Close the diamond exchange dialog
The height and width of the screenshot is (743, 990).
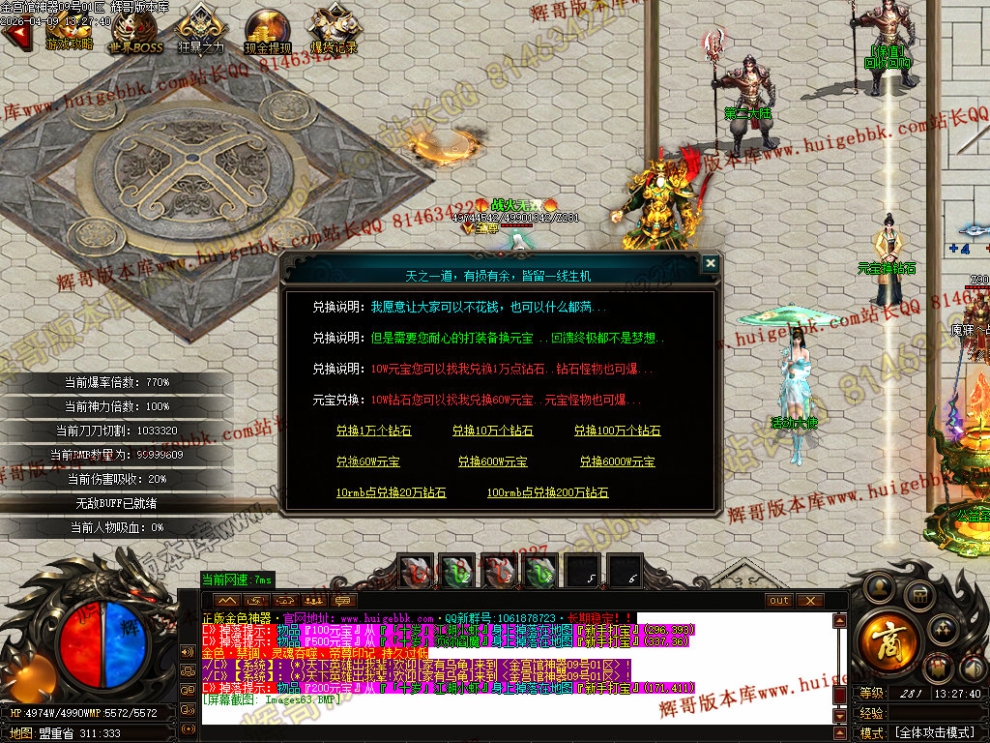coord(709,264)
